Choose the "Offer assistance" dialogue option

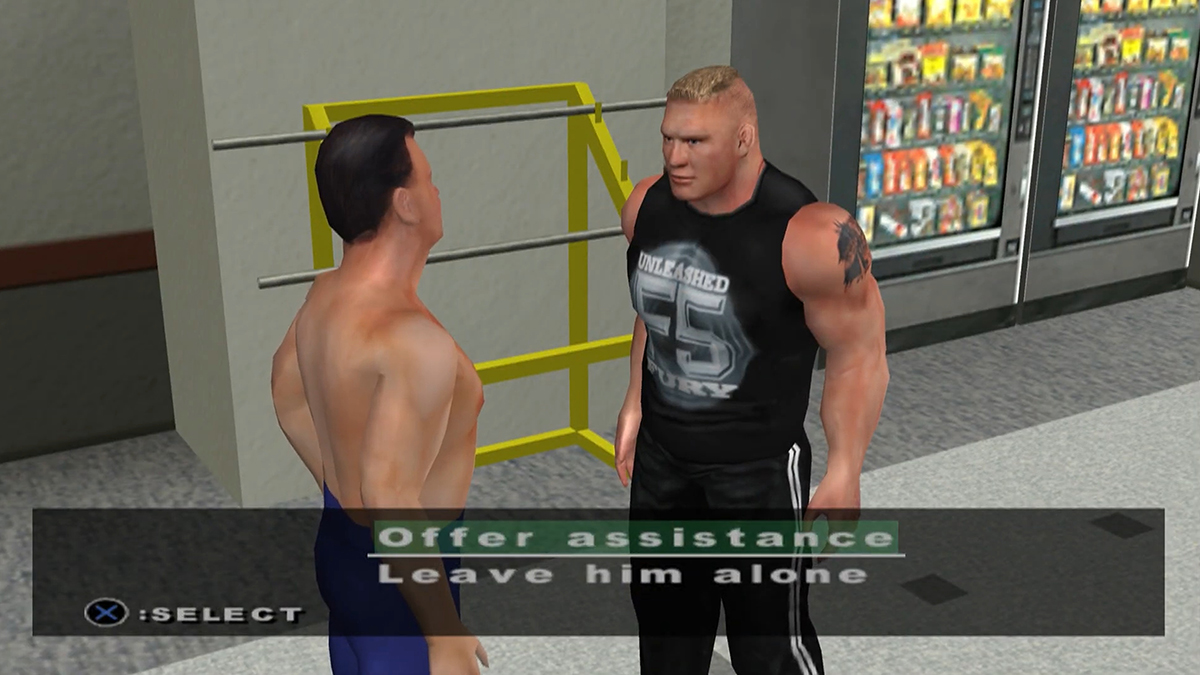tap(635, 538)
